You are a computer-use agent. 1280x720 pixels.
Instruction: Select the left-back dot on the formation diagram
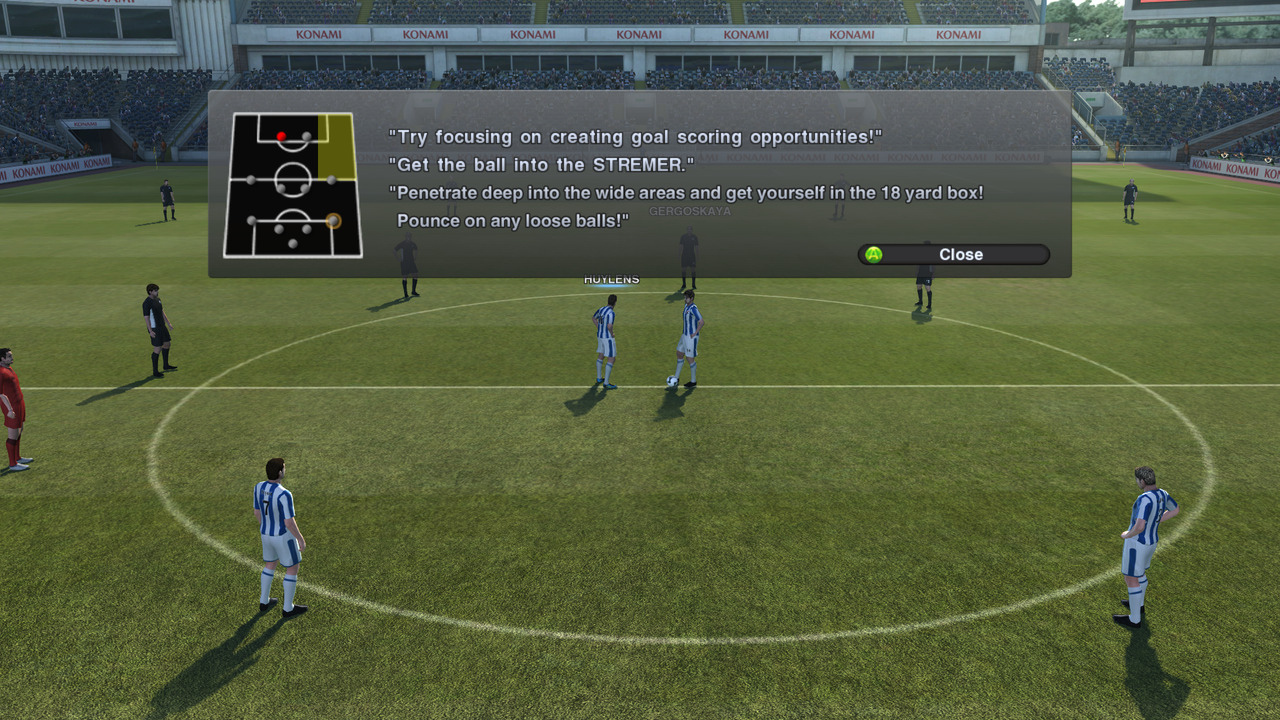pos(250,220)
